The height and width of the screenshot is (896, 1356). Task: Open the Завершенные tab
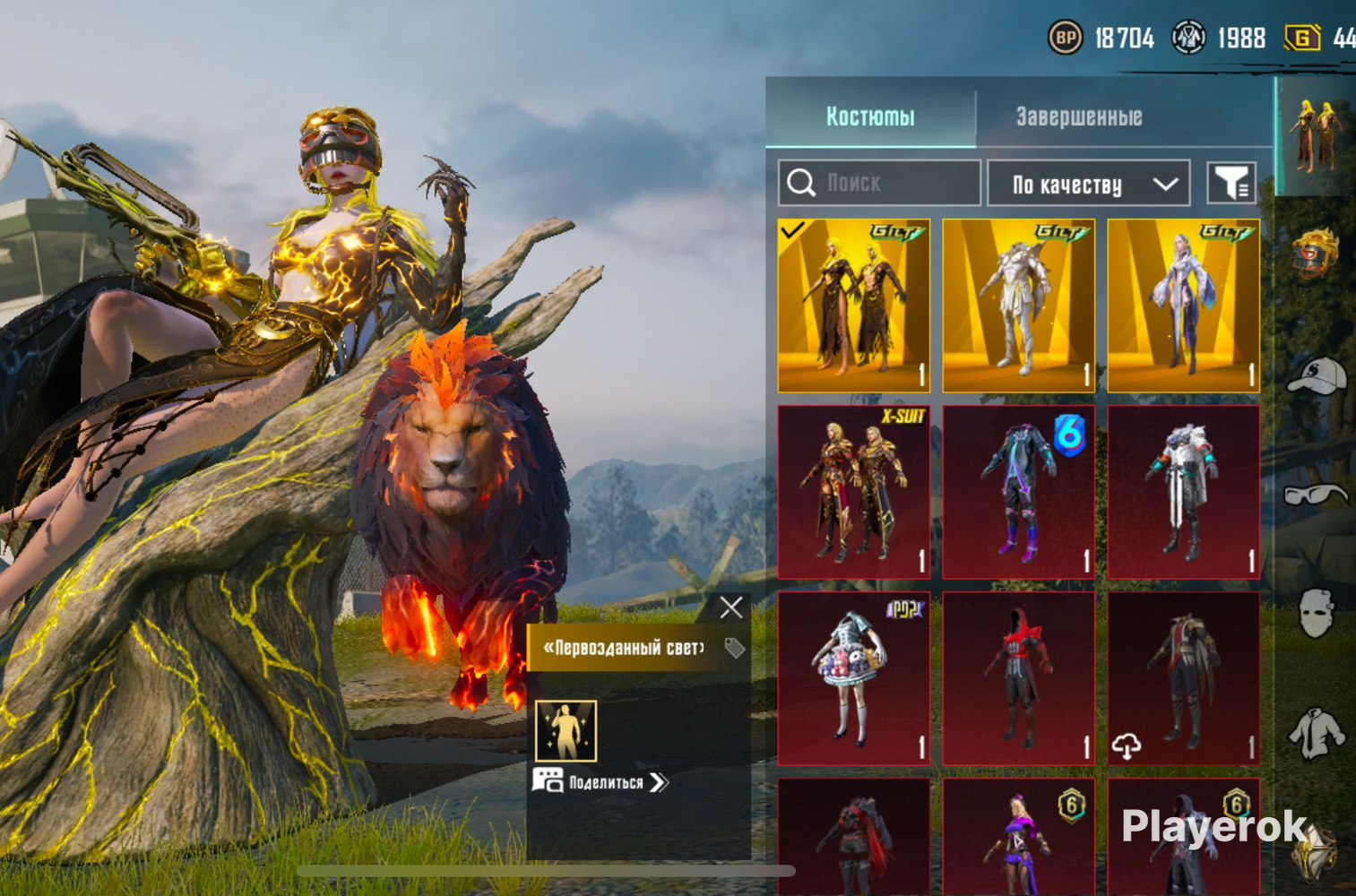coord(1078,116)
